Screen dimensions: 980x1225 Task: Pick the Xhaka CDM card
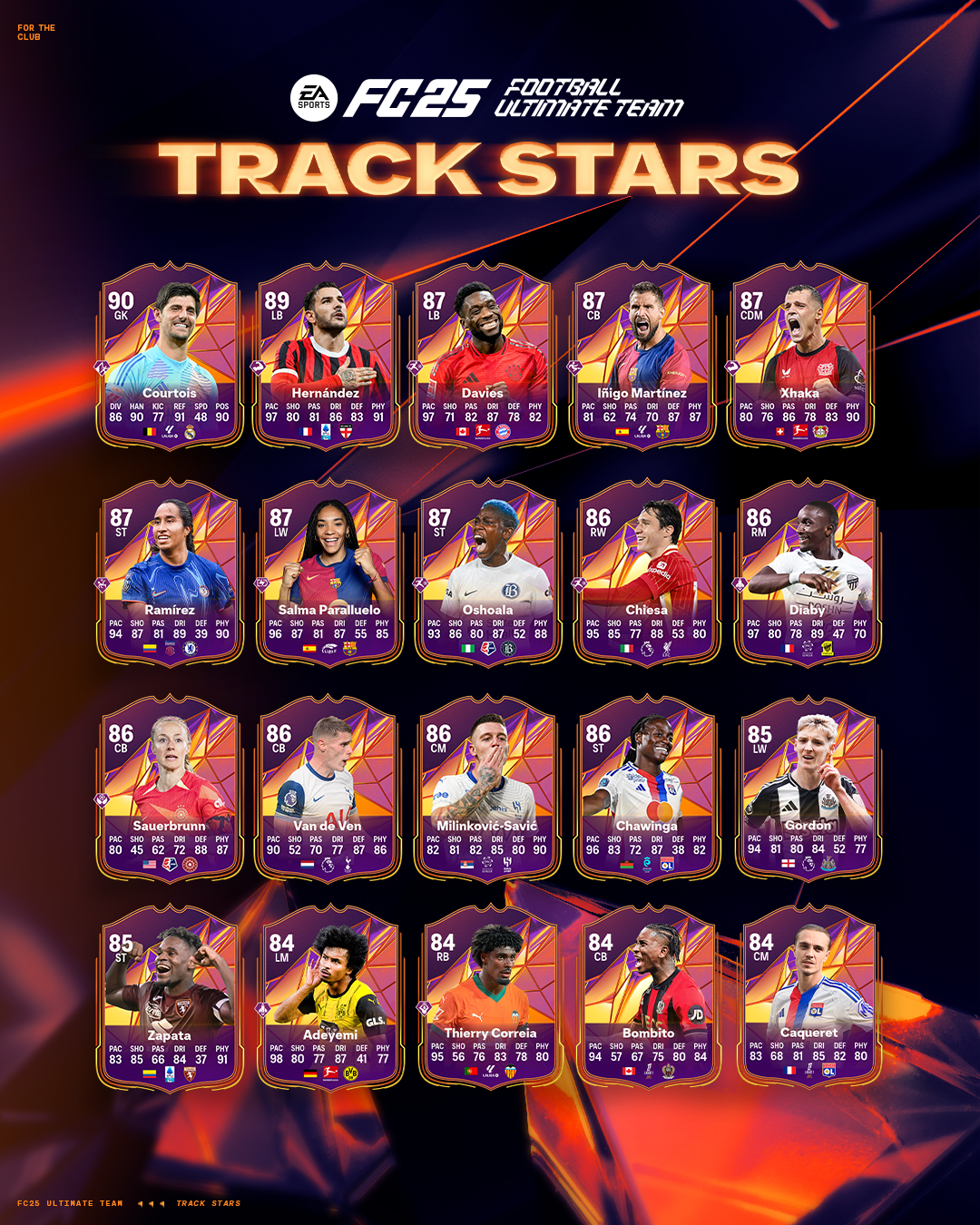[799, 356]
